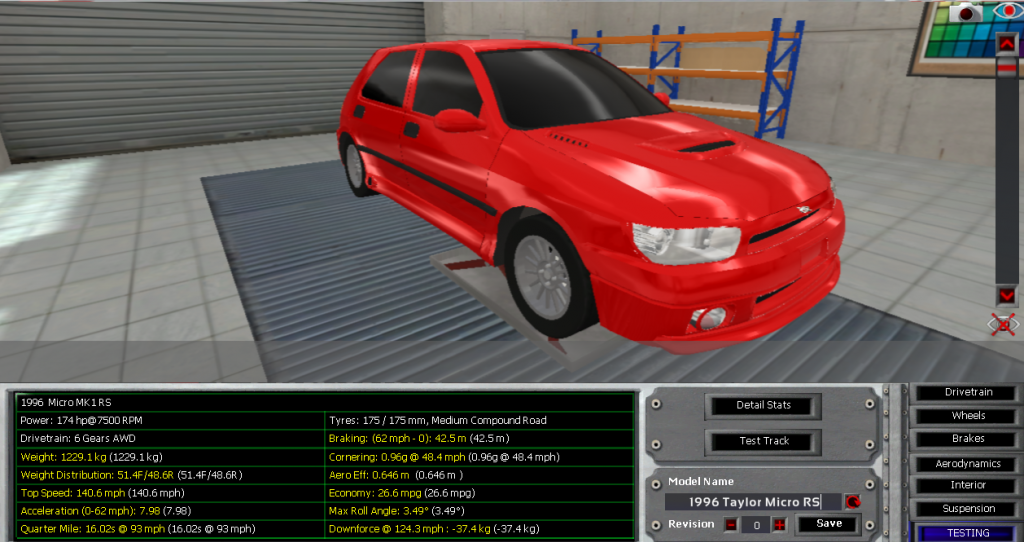Click the scrollbar's red down arrow
Image resolution: width=1024 pixels, height=542 pixels.
coord(1006,295)
